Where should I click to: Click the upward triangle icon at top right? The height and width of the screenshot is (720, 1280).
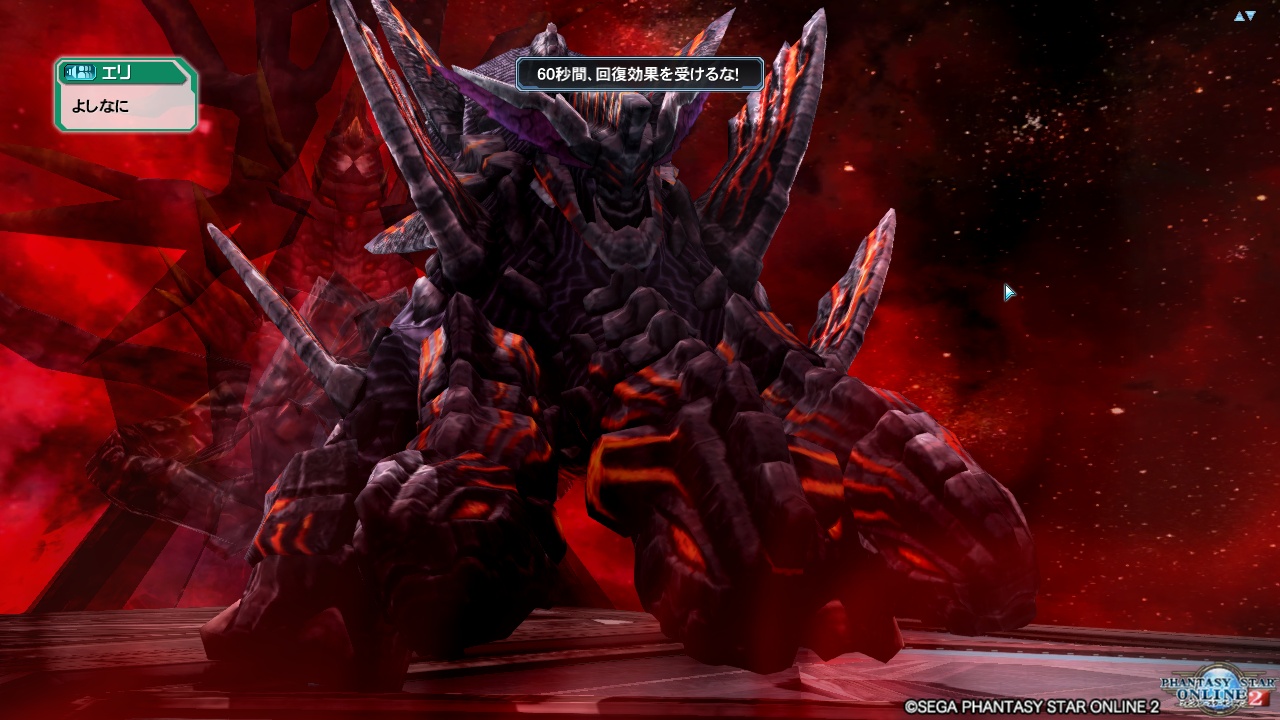(1239, 15)
